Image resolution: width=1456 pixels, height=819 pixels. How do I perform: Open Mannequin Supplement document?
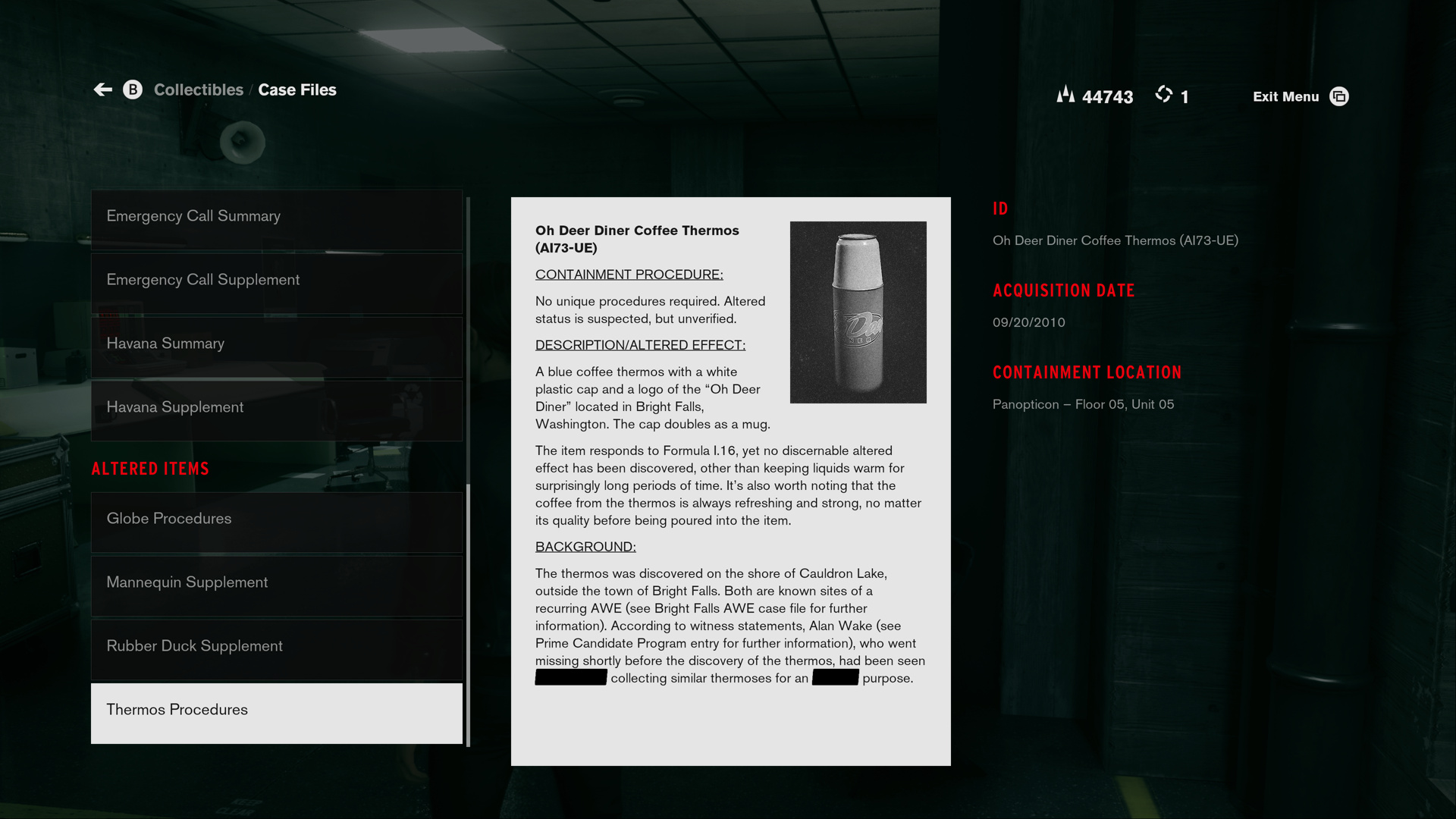coord(277,583)
